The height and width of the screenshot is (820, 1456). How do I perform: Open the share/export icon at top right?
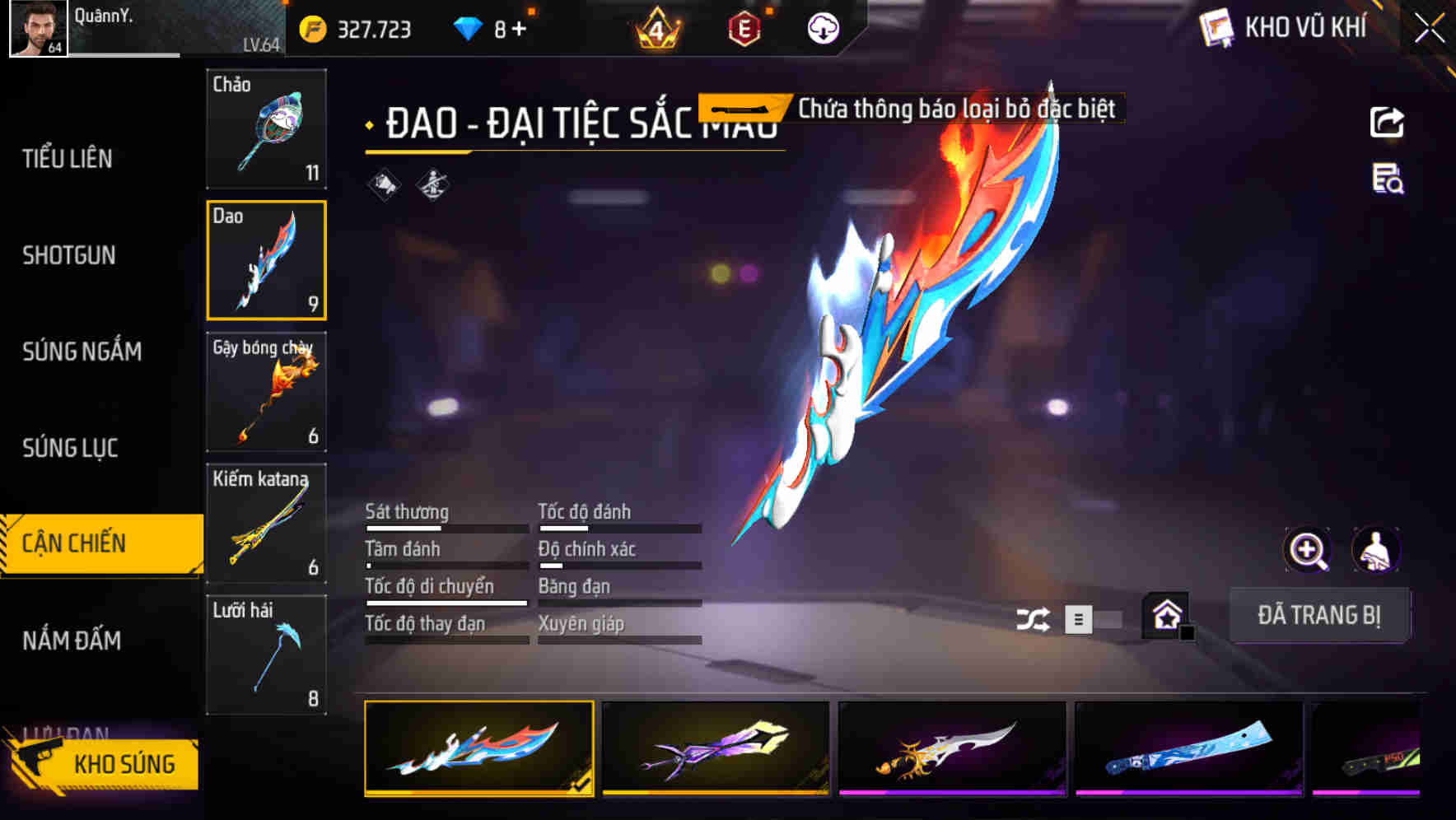1387,122
